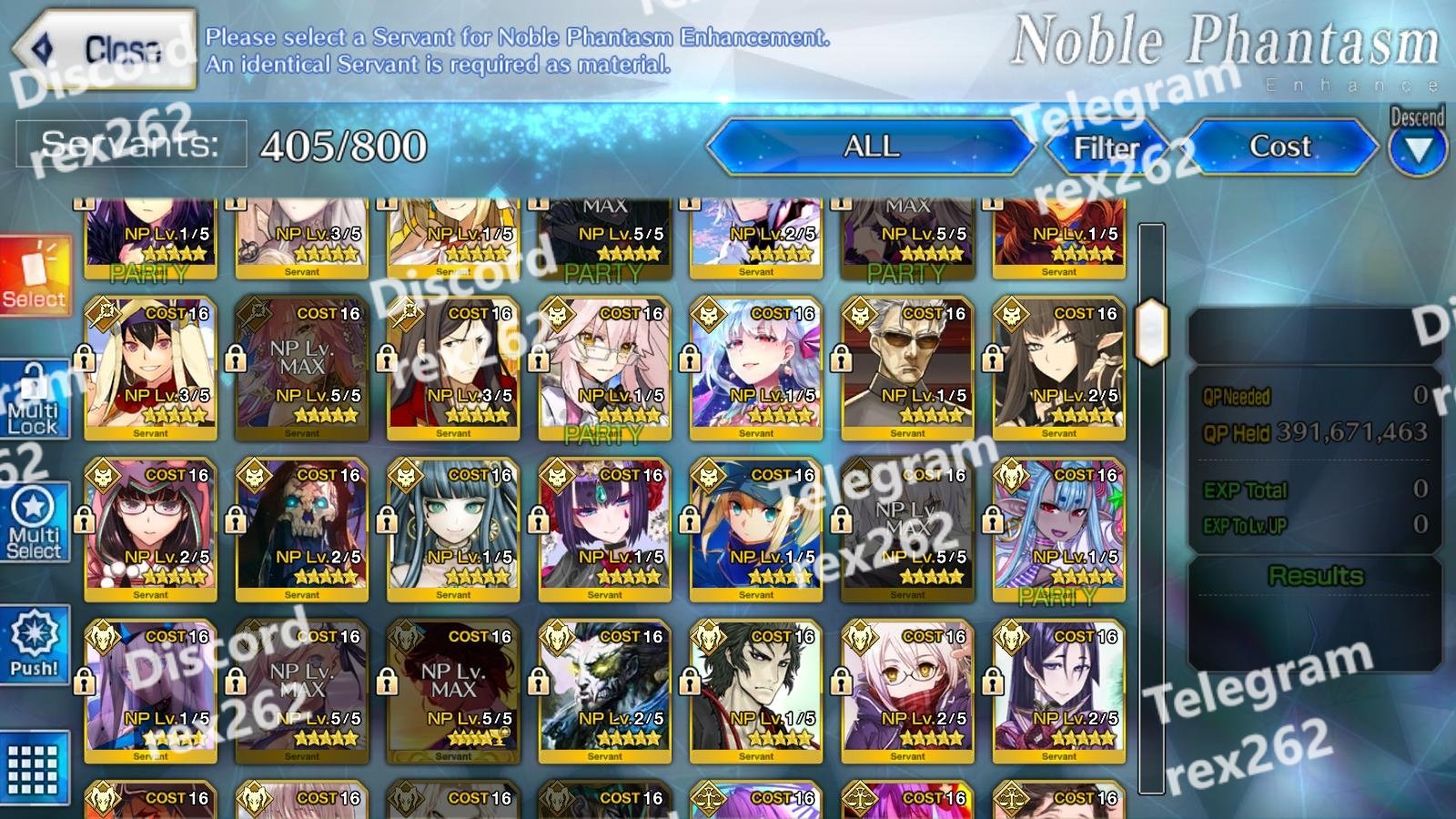Image resolution: width=1456 pixels, height=819 pixels.
Task: Toggle the Descend sort direction arrow
Action: pos(1417,149)
